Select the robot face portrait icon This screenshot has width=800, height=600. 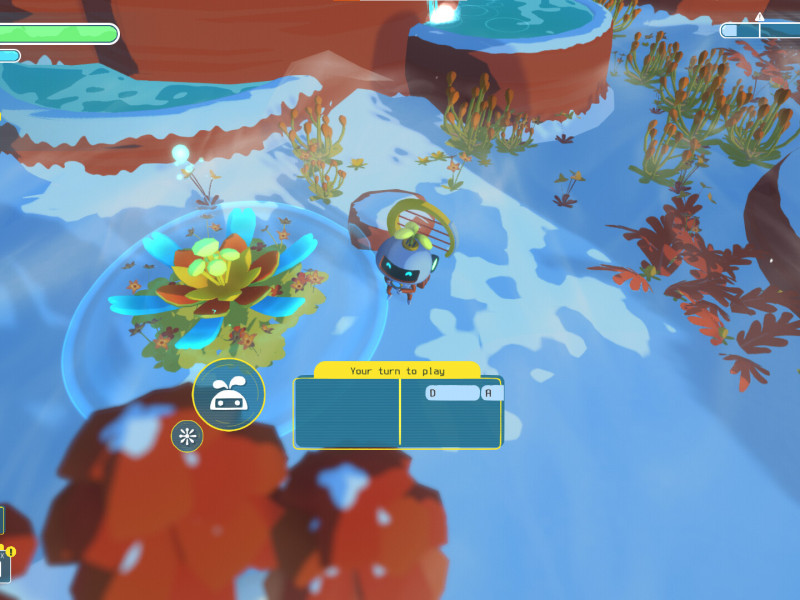(228, 395)
